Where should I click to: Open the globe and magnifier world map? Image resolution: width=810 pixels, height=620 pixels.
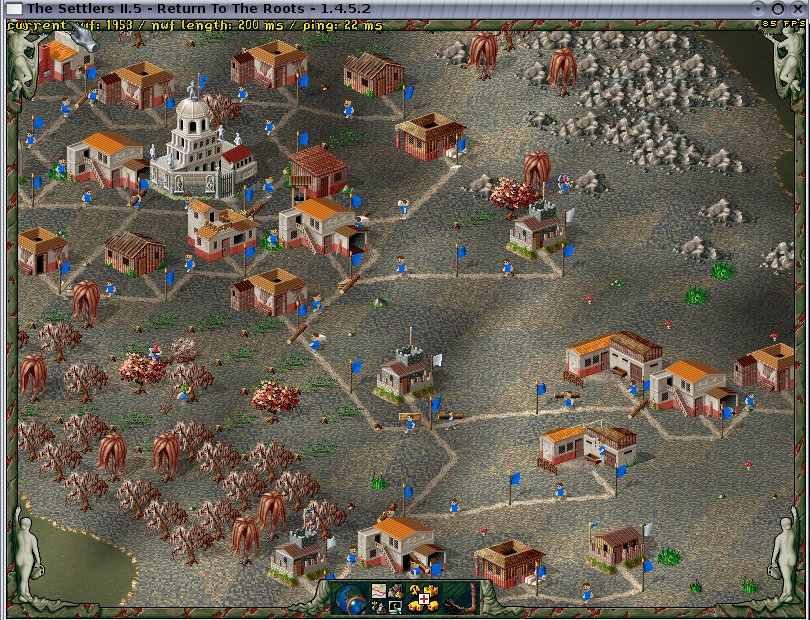pos(350,597)
